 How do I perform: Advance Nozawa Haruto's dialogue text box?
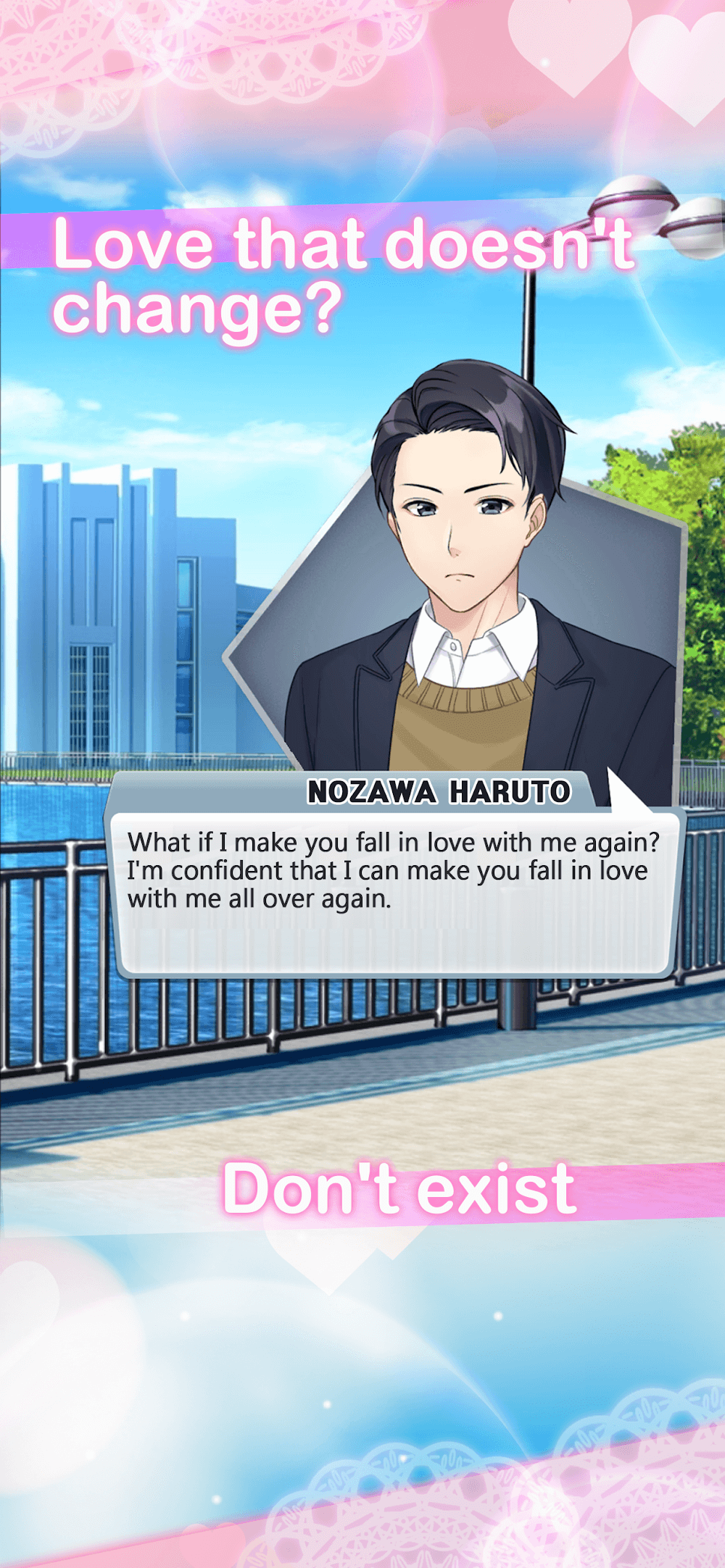pos(395,895)
